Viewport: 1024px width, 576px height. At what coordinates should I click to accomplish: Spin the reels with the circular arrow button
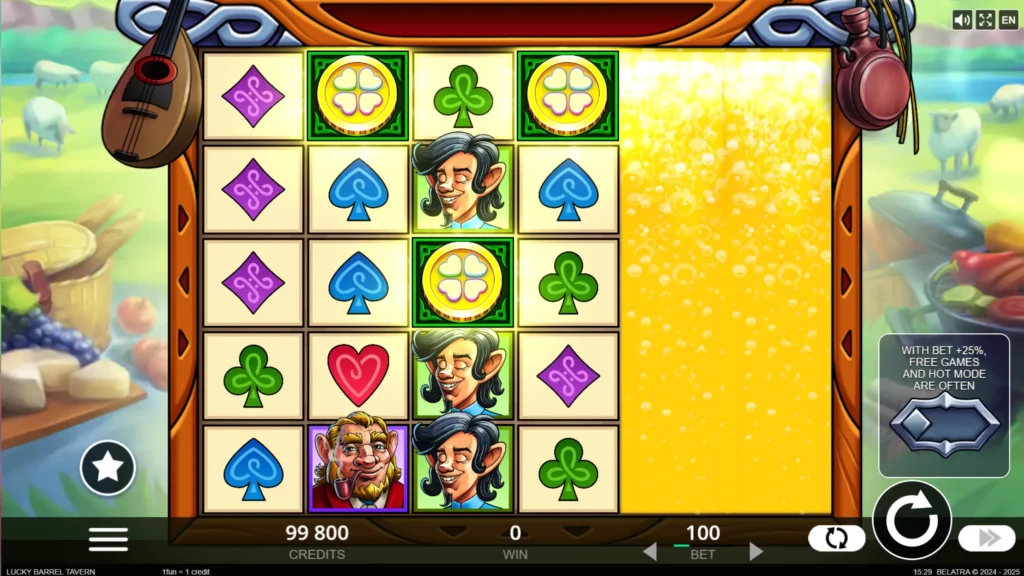tap(911, 521)
